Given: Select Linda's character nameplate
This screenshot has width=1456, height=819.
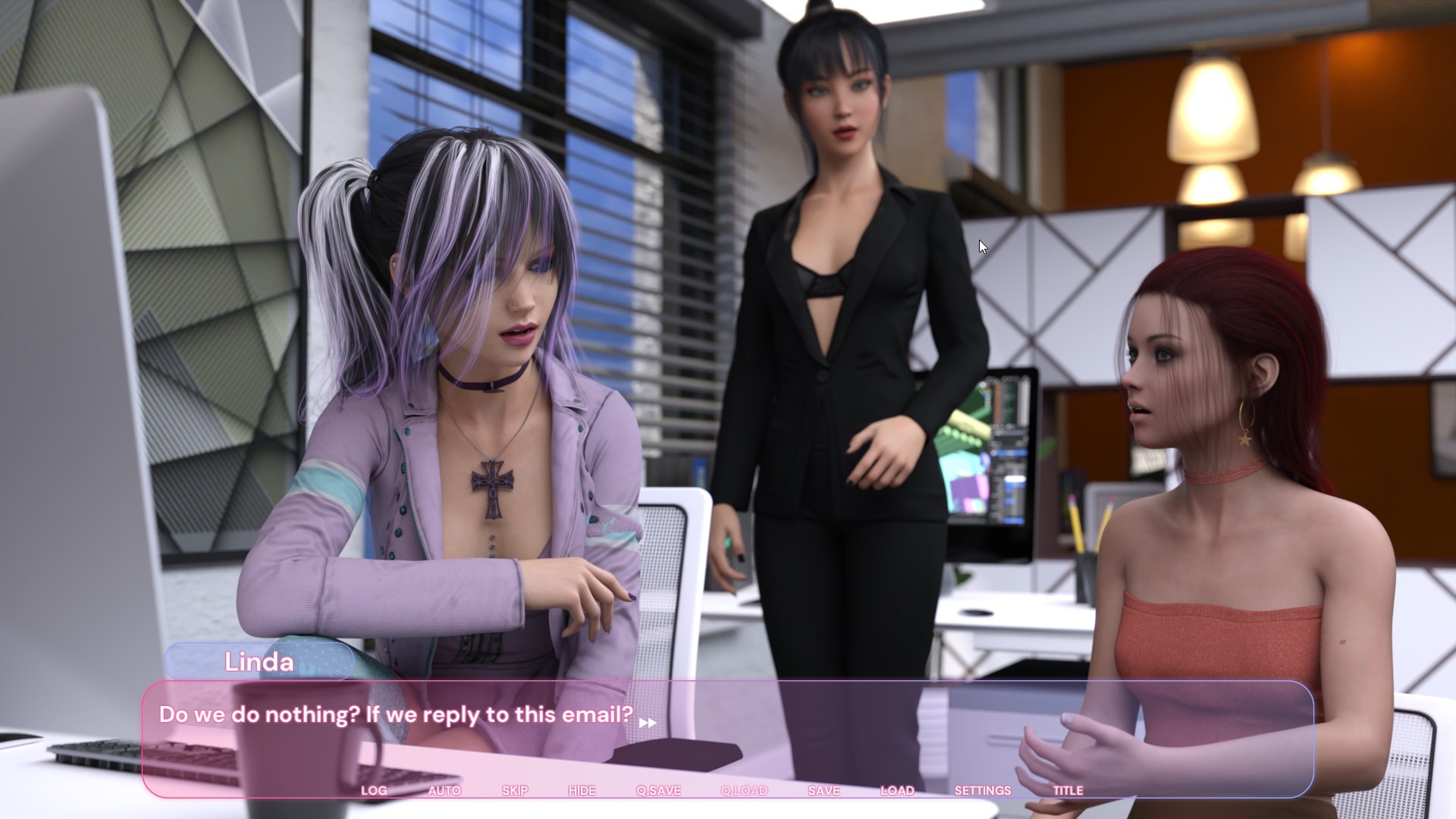Looking at the screenshot, I should point(259,661).
